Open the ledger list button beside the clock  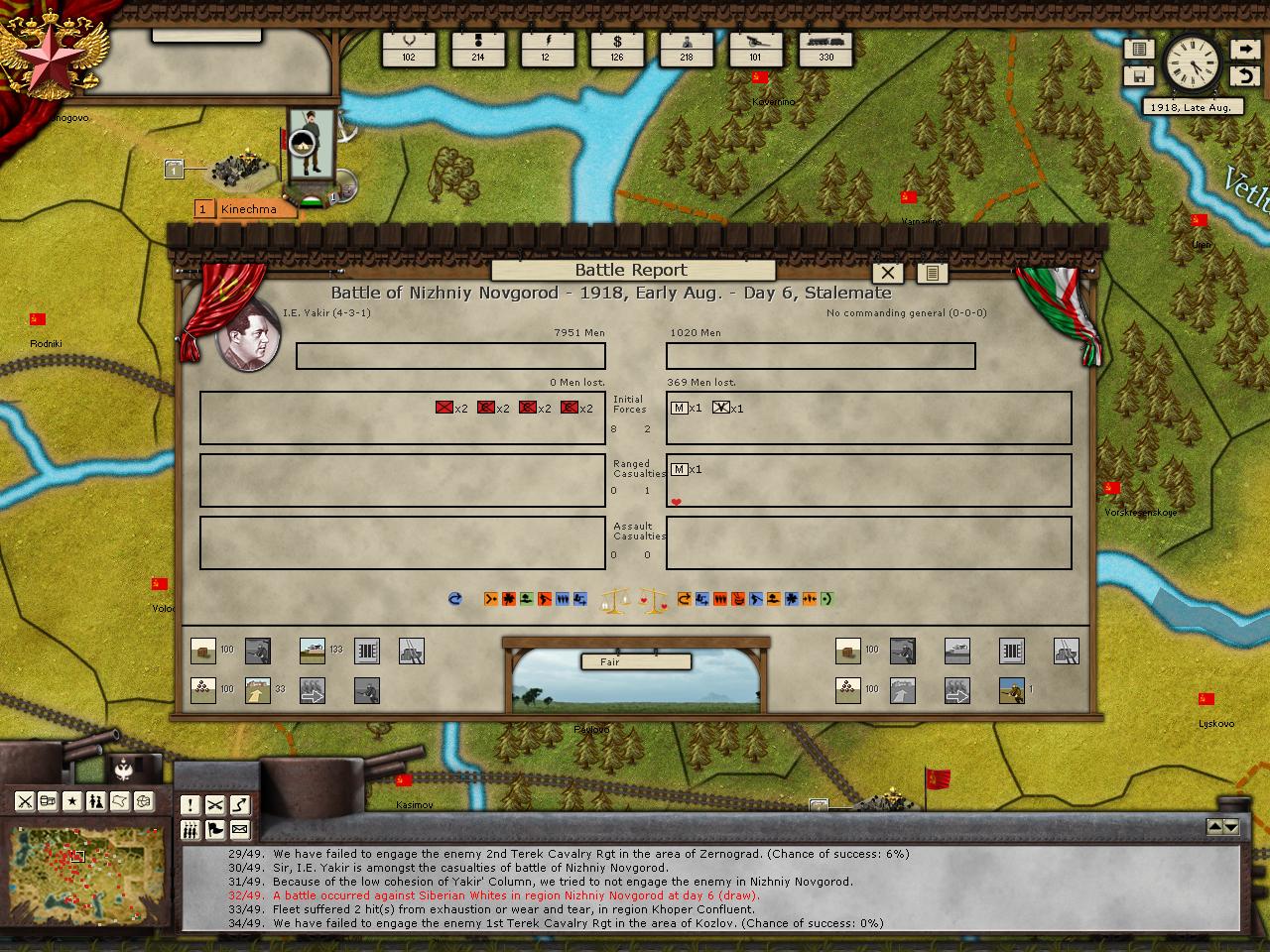tap(1139, 49)
